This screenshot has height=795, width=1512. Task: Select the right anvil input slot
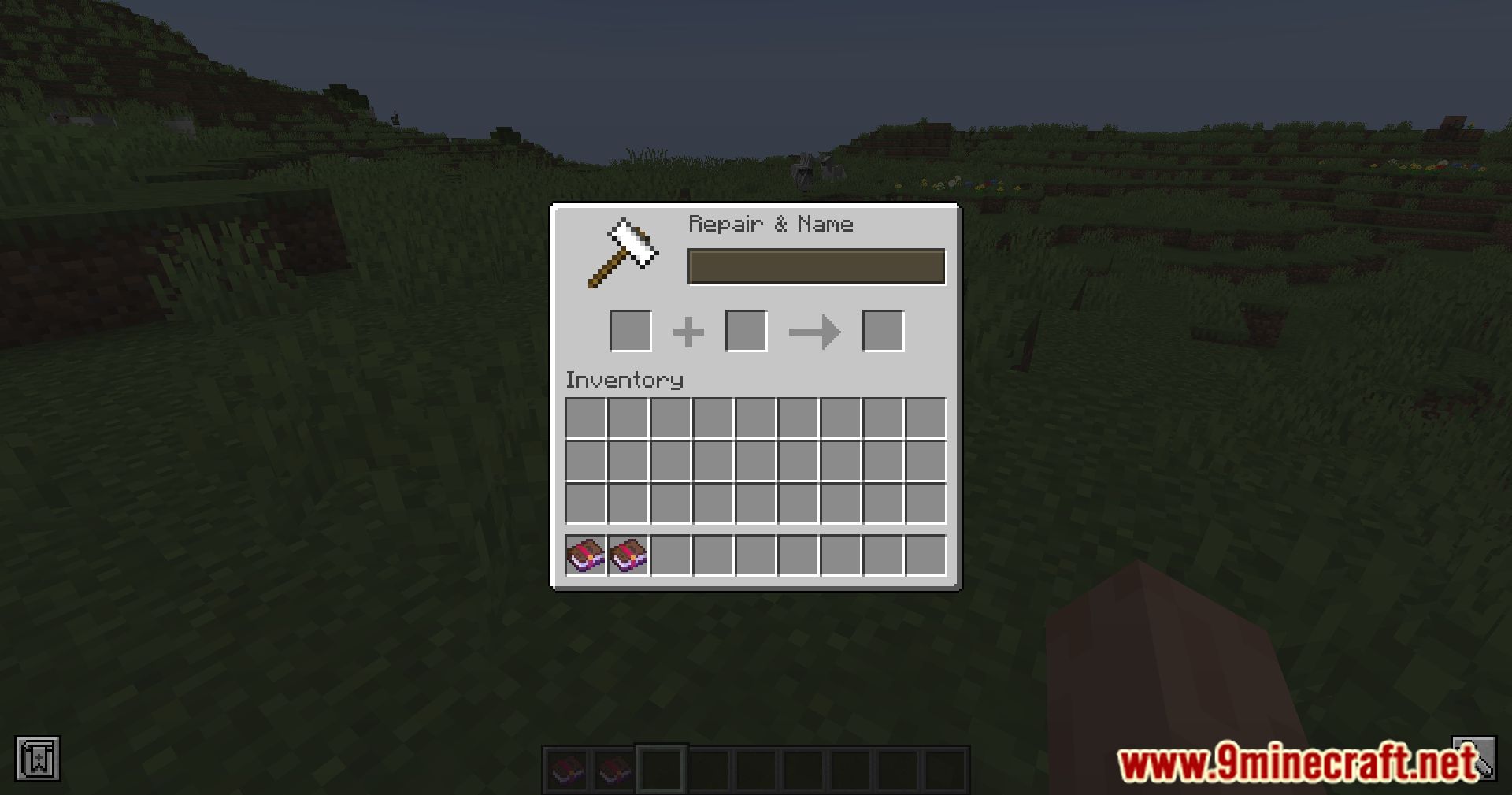[x=745, y=331]
